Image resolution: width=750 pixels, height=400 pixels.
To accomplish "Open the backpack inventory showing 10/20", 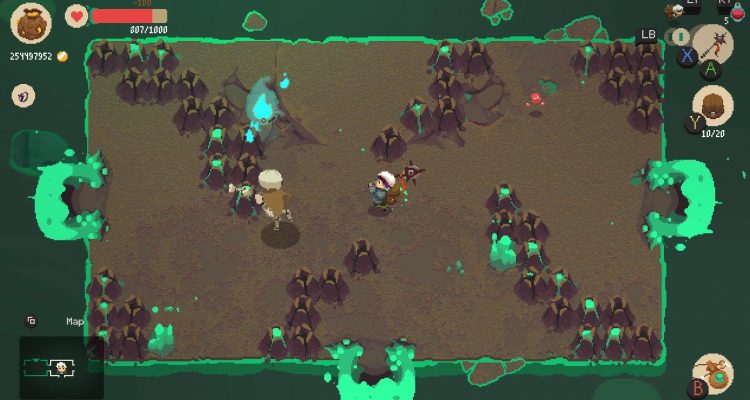I will 713,105.
